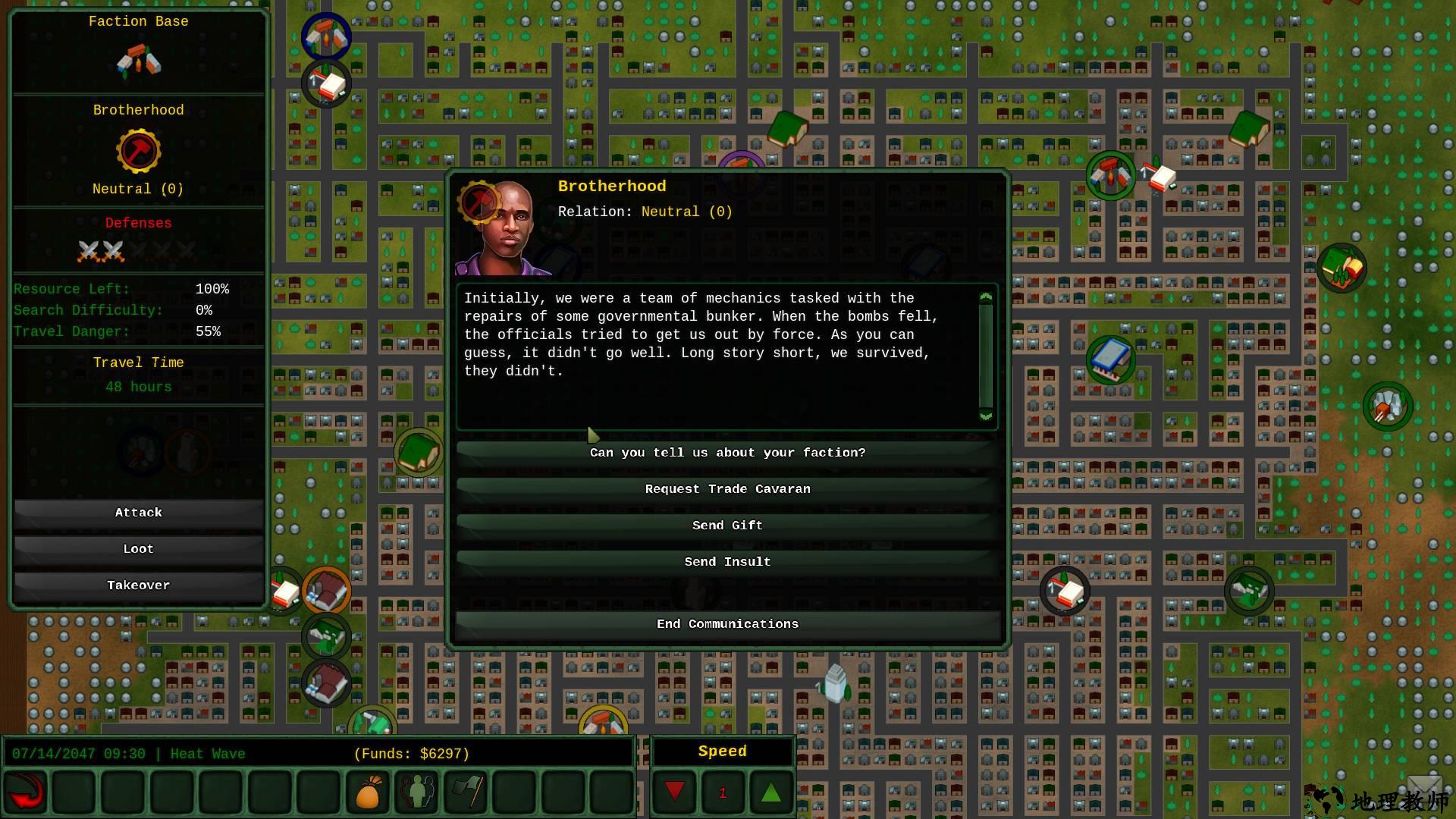Choose Send Insult option

[727, 562]
